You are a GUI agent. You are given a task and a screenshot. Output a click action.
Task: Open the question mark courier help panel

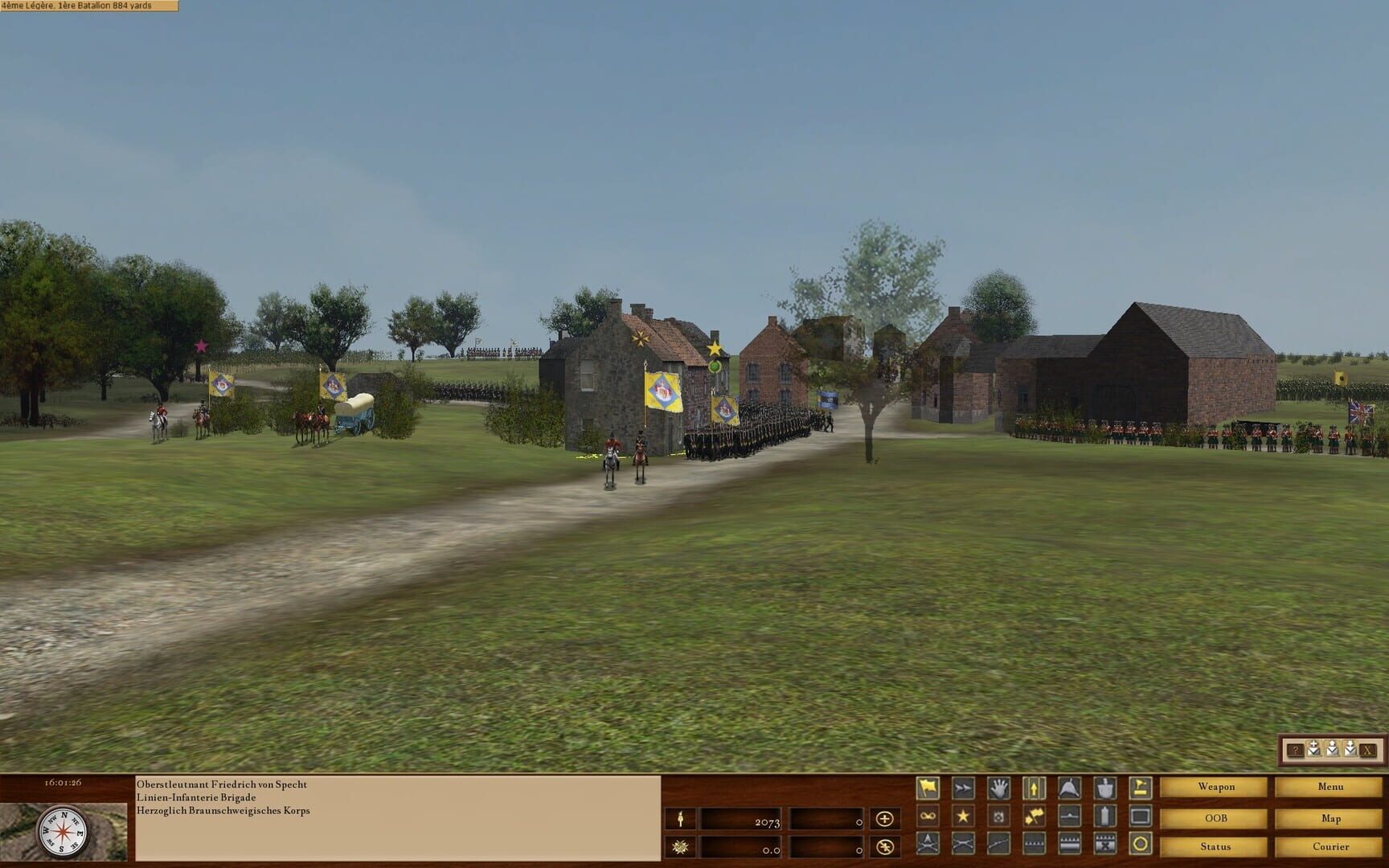(1296, 750)
